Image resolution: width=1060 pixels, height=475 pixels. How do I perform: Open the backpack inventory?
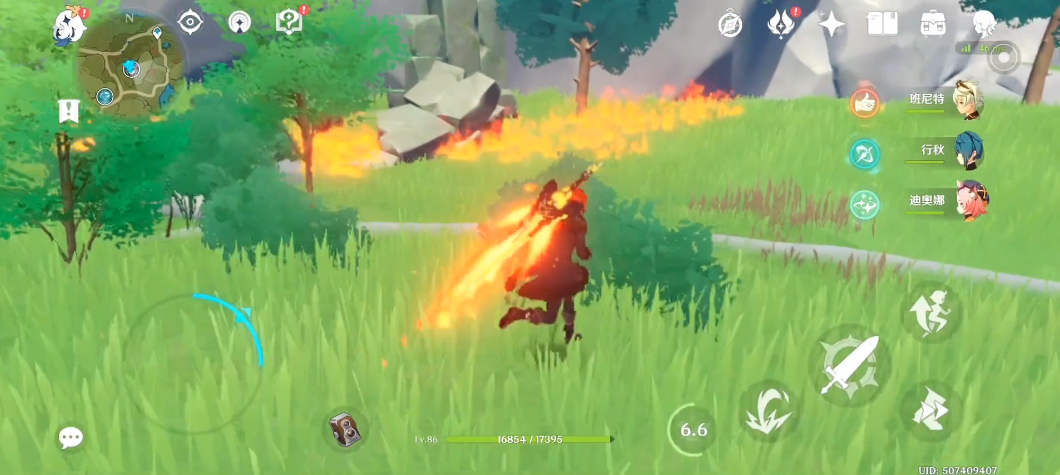pos(934,24)
